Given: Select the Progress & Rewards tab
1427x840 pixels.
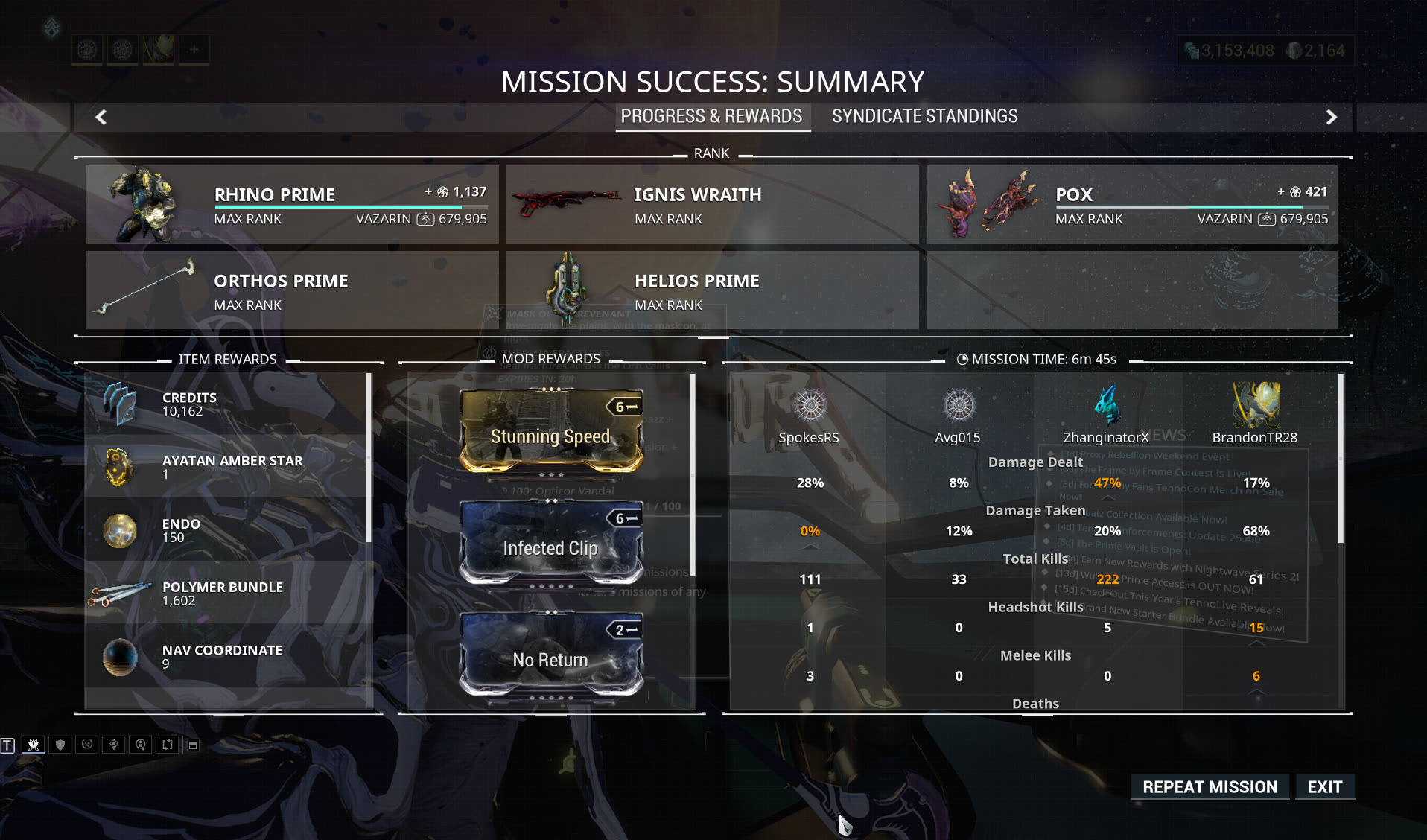Looking at the screenshot, I should coord(711,116).
